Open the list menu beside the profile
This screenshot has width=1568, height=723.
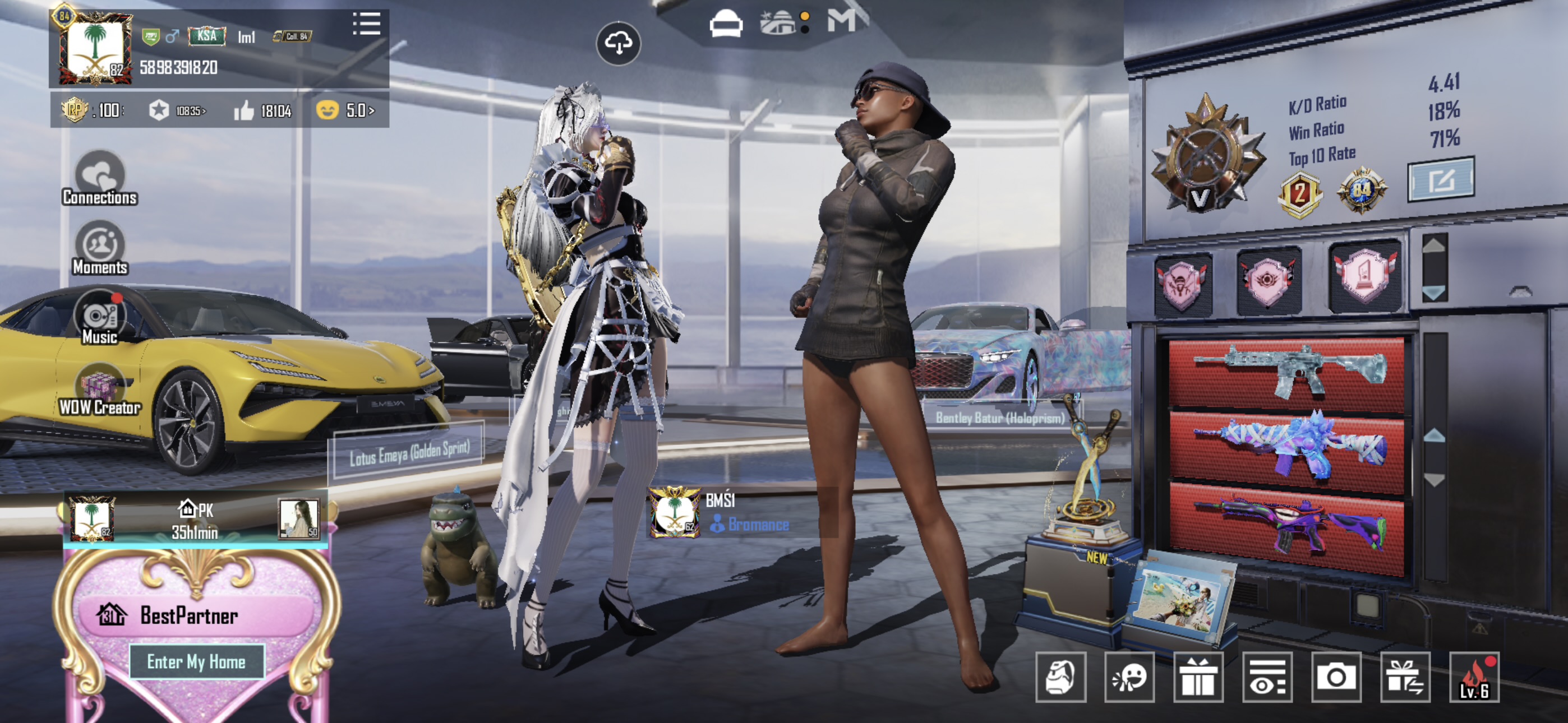click(366, 24)
